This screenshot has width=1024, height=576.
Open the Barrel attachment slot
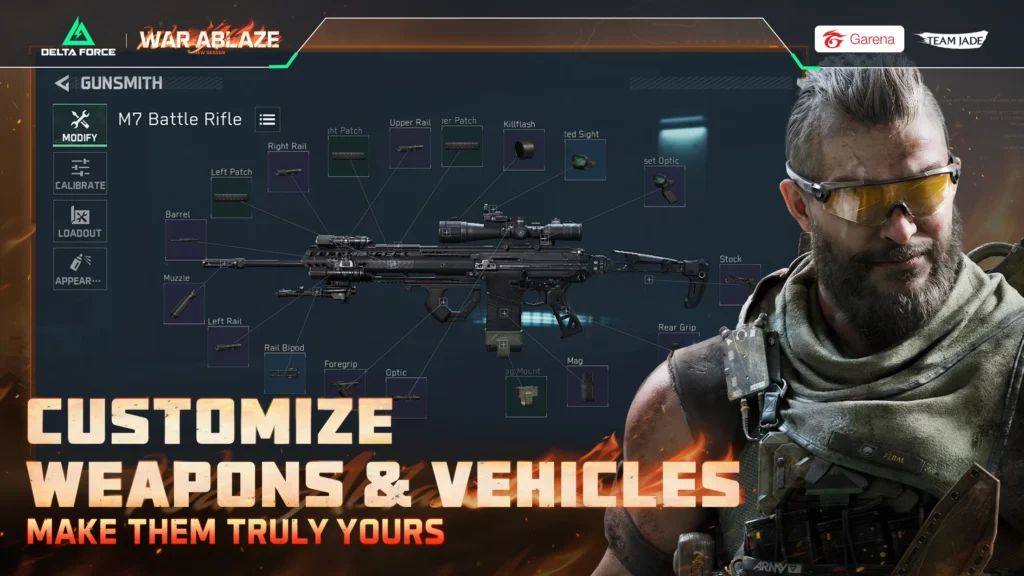(185, 240)
